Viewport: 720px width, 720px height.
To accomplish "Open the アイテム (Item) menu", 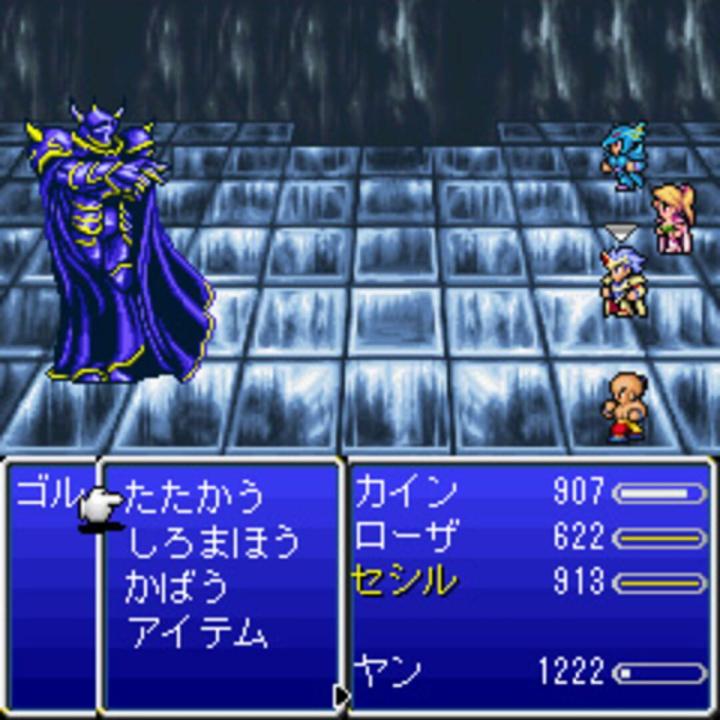I will [x=197, y=632].
